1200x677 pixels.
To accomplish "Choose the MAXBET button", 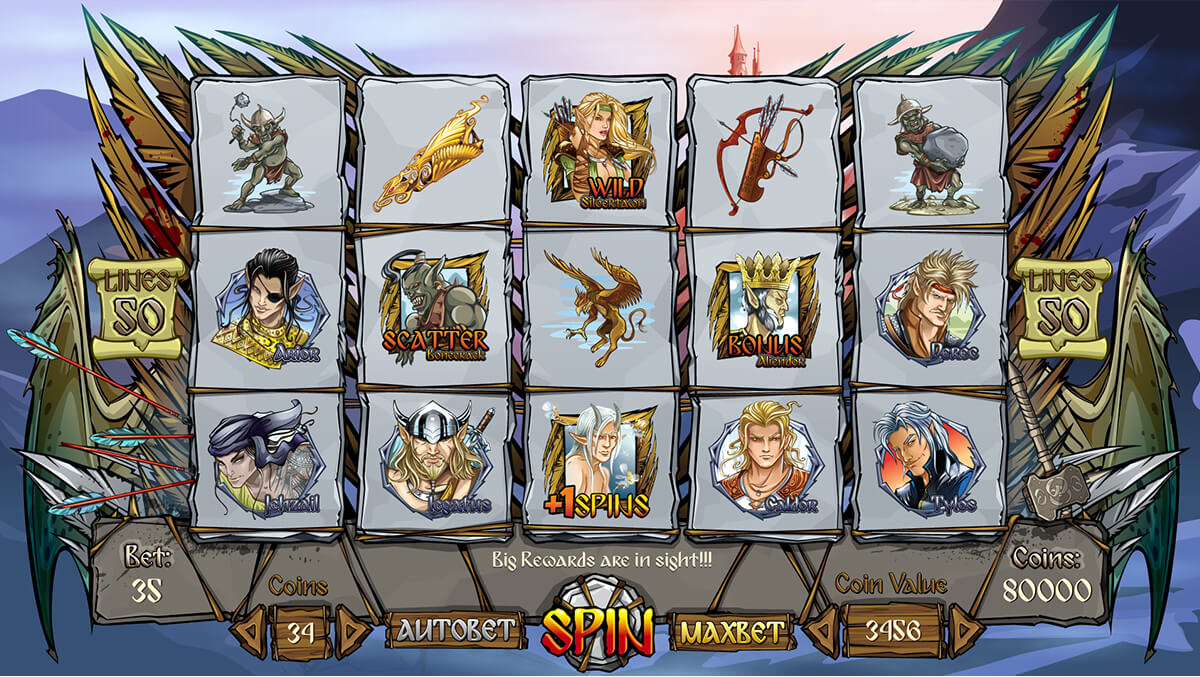I will coord(732,631).
